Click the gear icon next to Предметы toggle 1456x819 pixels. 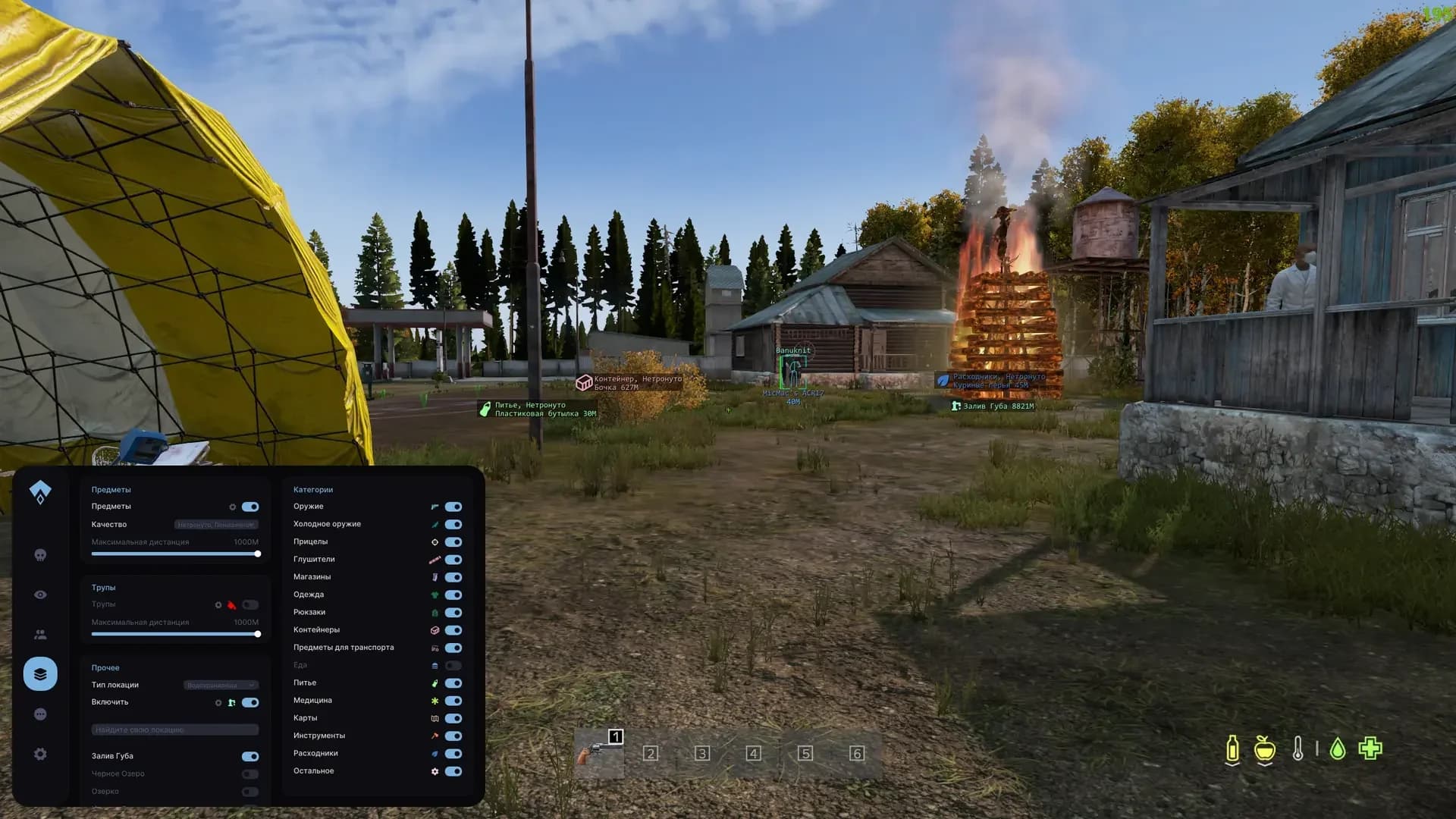(233, 507)
